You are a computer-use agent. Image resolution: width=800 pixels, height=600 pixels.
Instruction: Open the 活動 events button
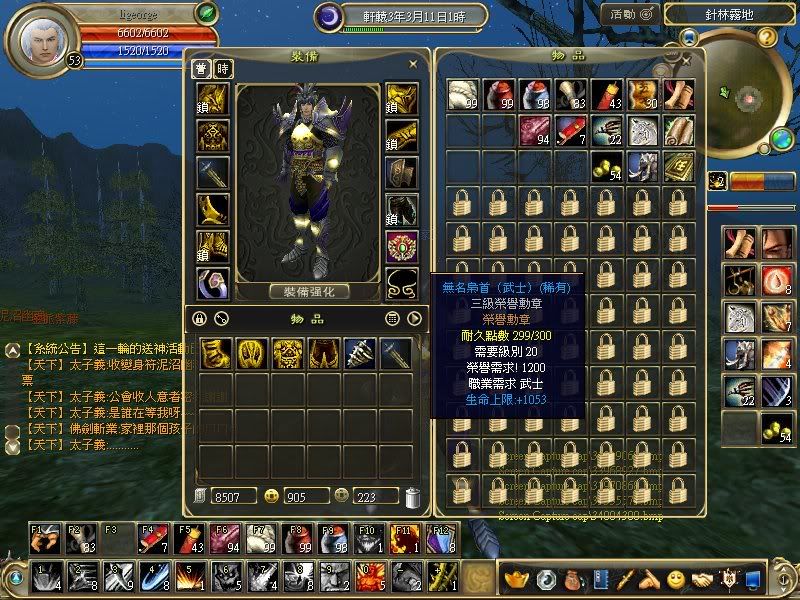click(x=630, y=14)
